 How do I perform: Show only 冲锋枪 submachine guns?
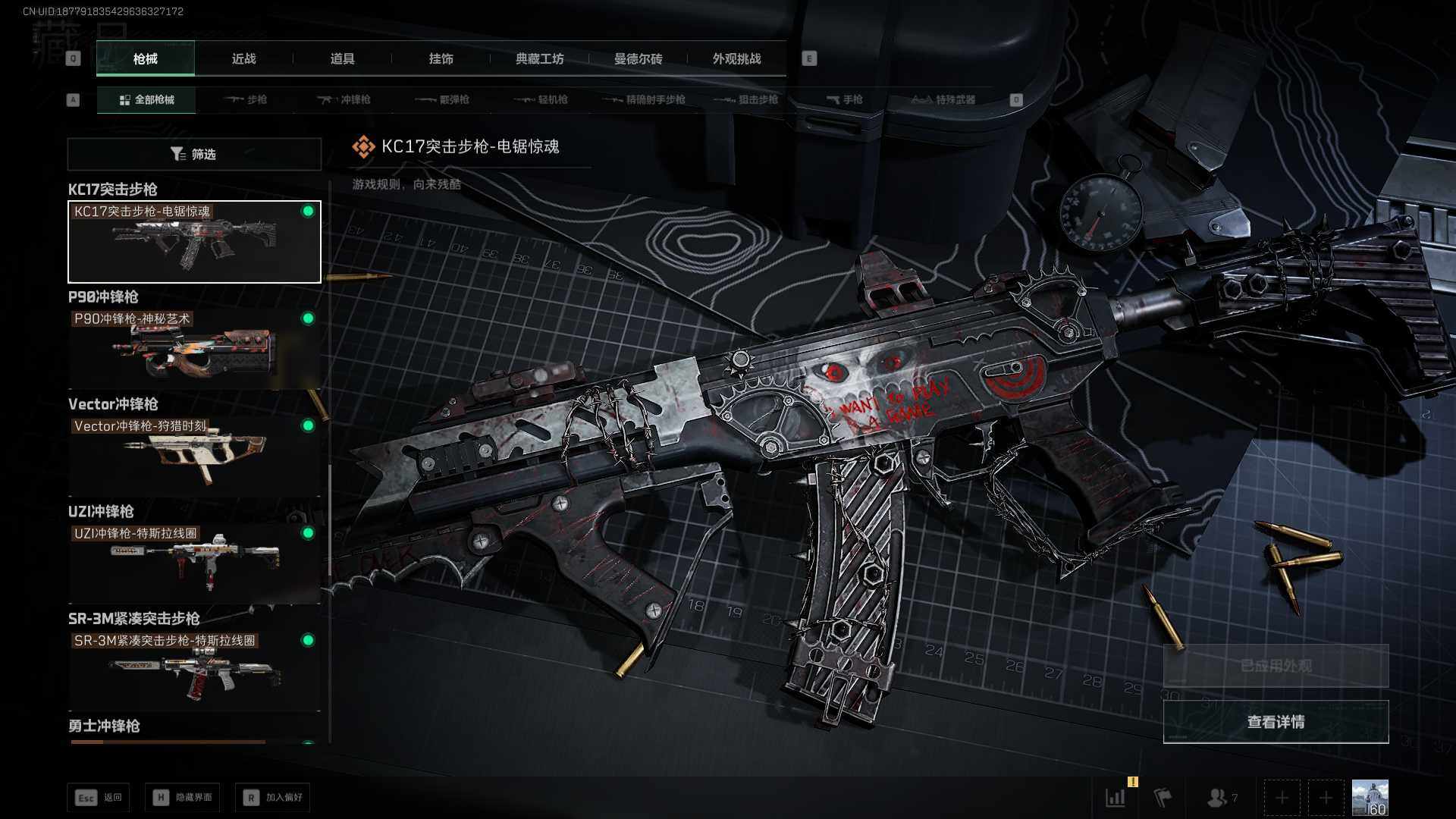(x=345, y=99)
